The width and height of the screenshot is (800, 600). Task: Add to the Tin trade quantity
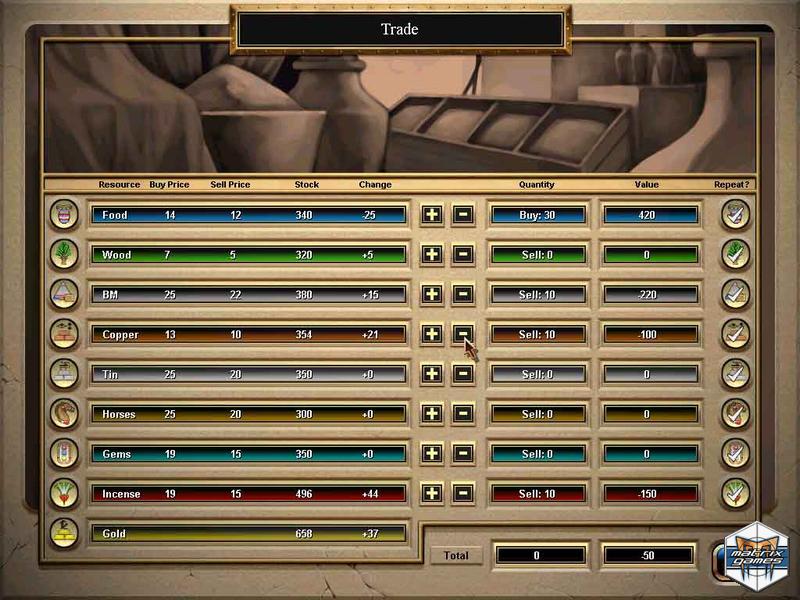pos(431,374)
